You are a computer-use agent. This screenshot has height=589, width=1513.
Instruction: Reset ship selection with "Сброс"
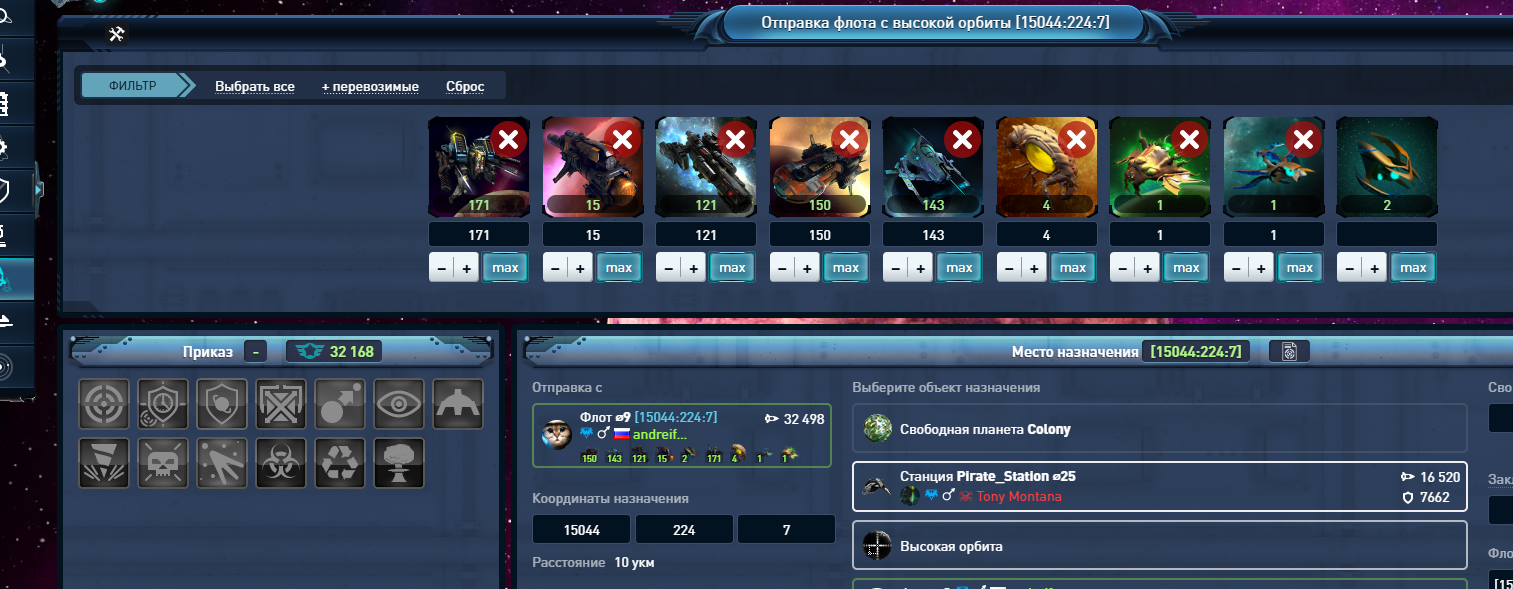[465, 87]
